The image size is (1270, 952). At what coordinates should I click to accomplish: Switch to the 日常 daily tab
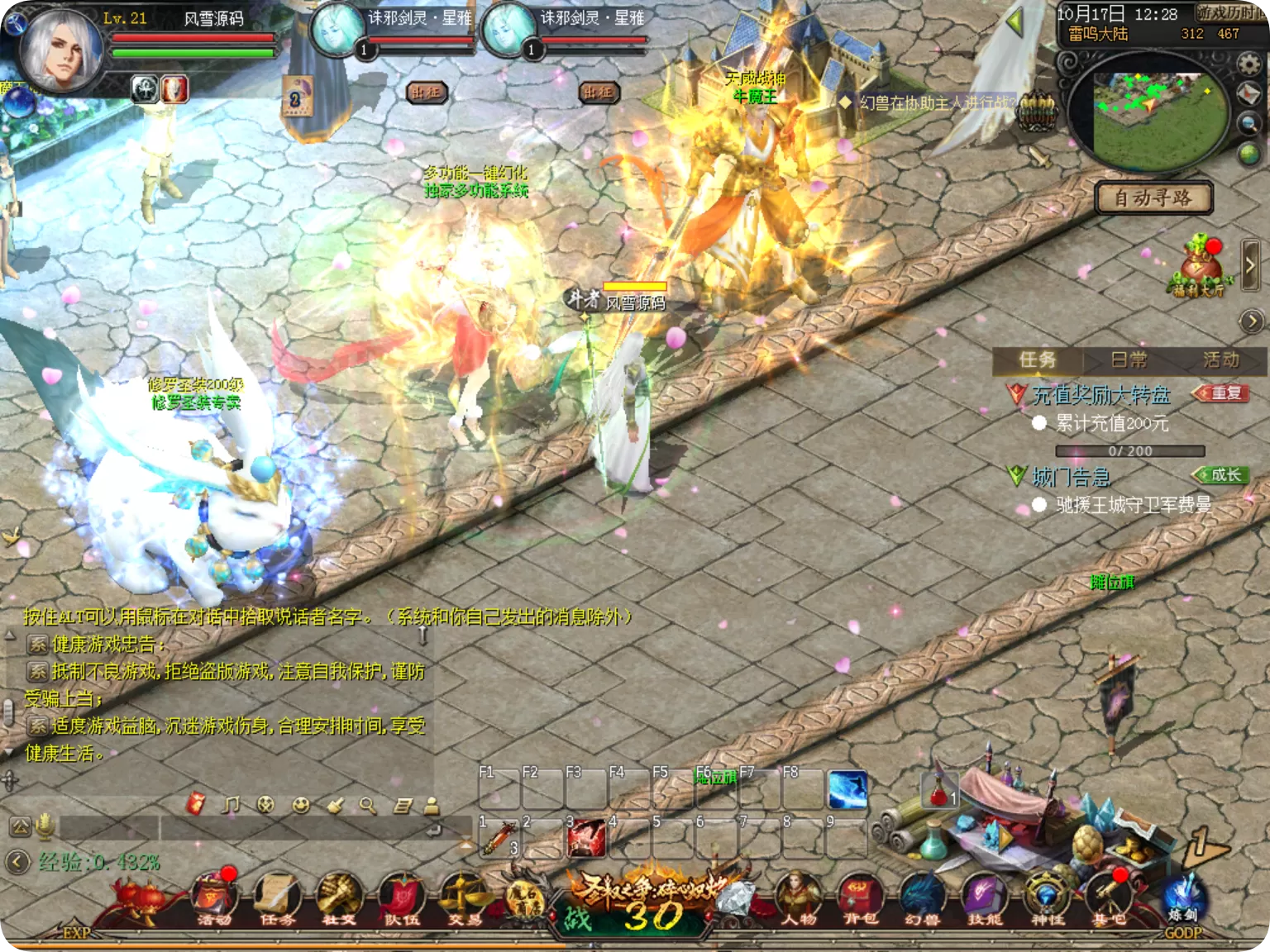[1129, 359]
